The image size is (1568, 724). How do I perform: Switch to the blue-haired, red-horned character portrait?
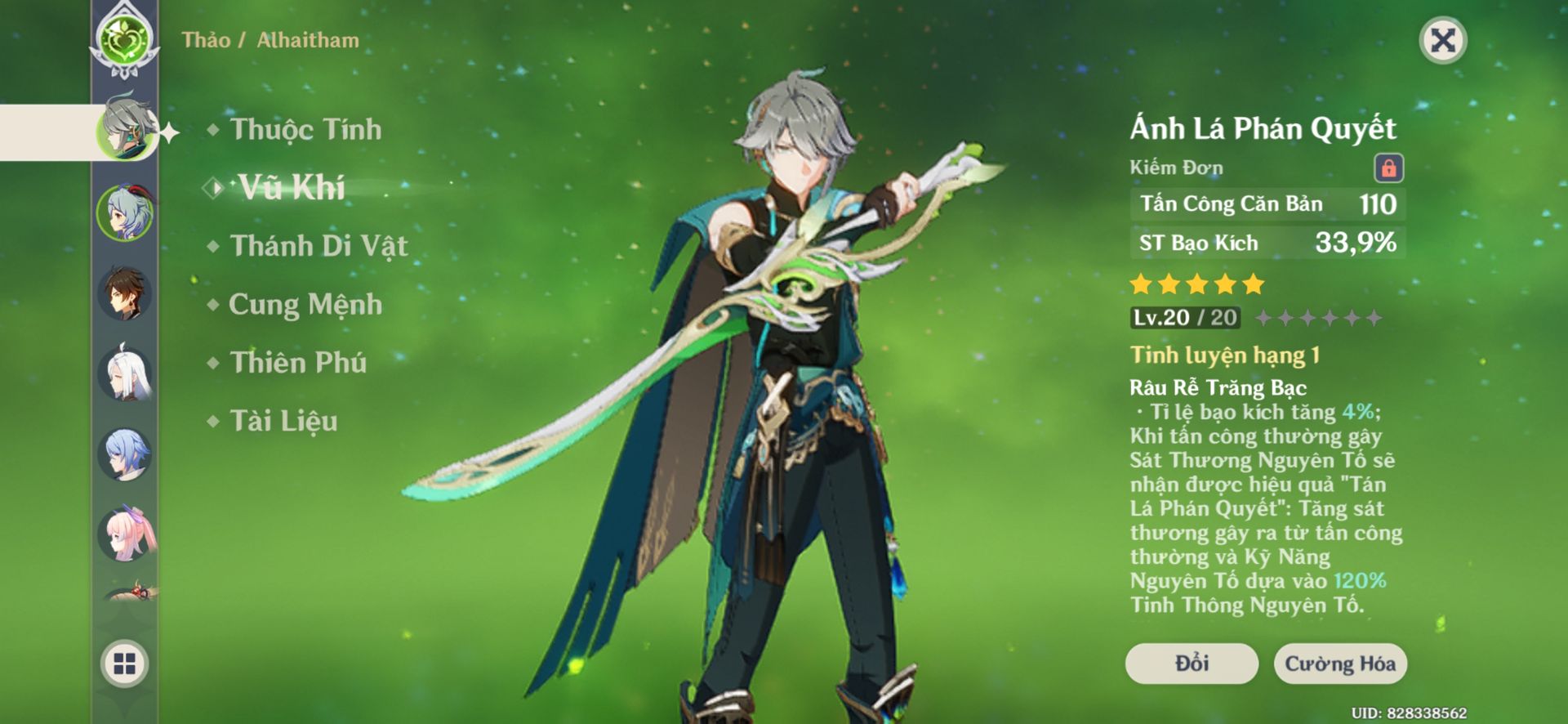(125, 212)
